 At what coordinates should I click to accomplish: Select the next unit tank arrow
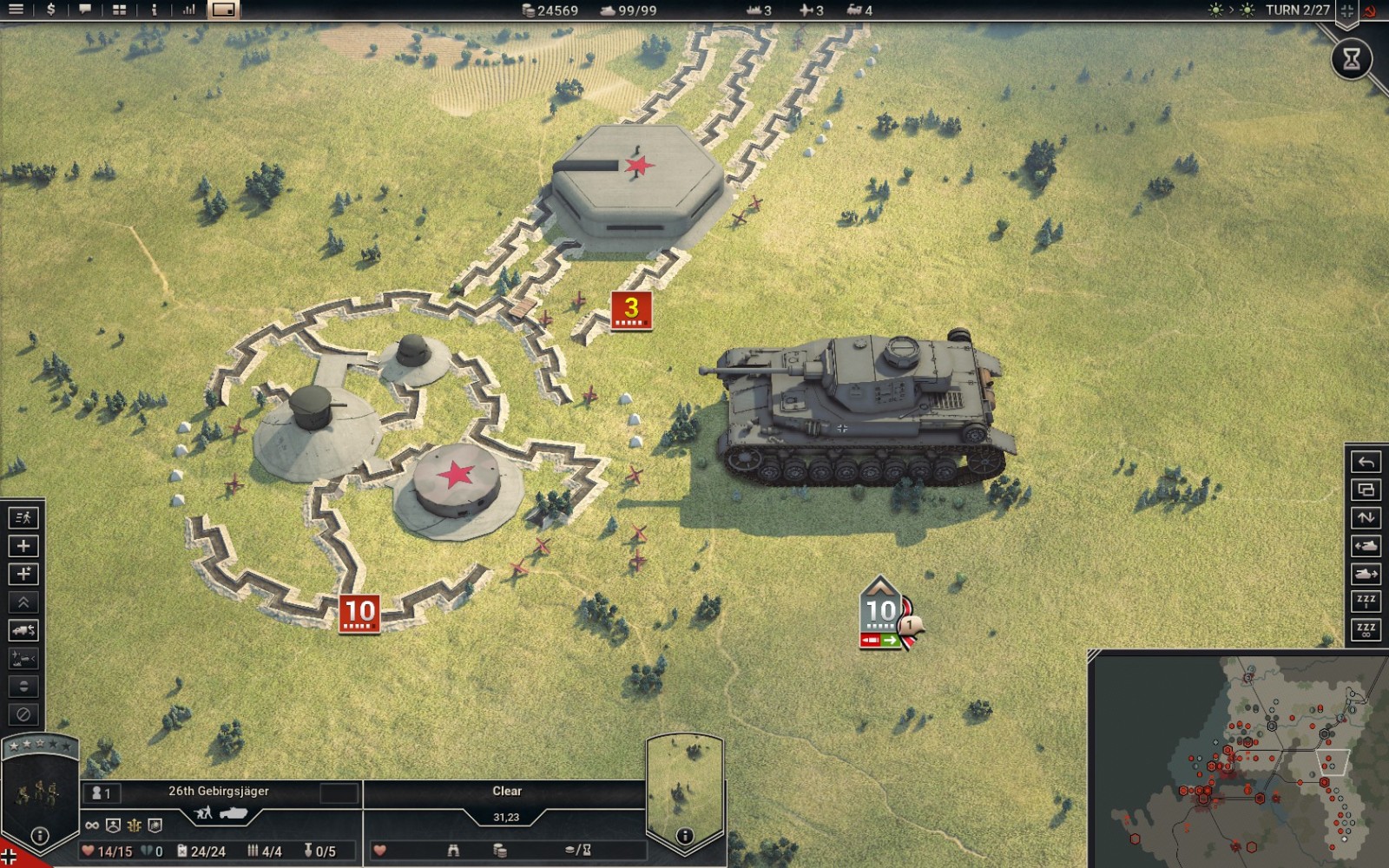pyautogui.click(x=1366, y=574)
